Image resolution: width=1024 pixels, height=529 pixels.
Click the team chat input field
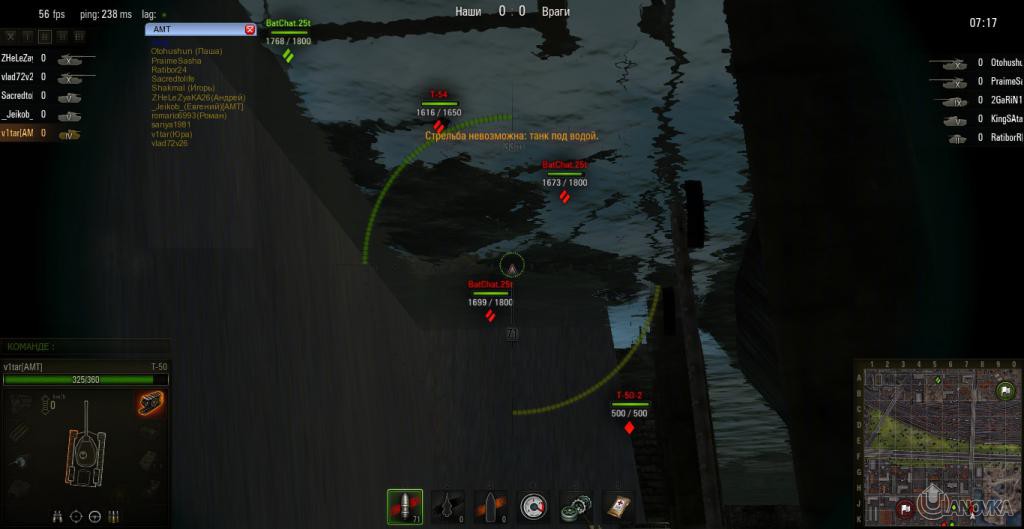pos(85,347)
